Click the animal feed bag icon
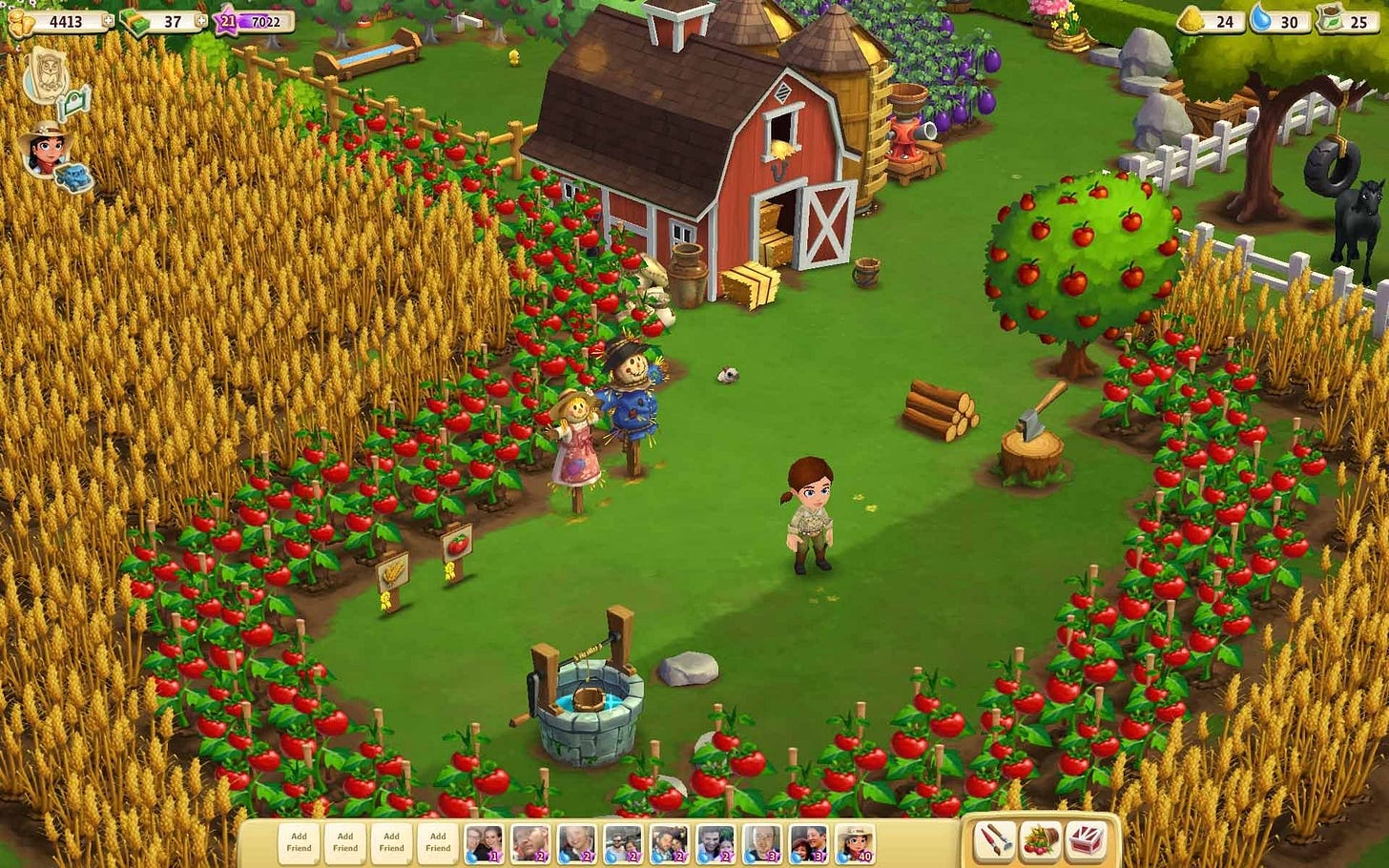 pyautogui.click(x=1192, y=18)
